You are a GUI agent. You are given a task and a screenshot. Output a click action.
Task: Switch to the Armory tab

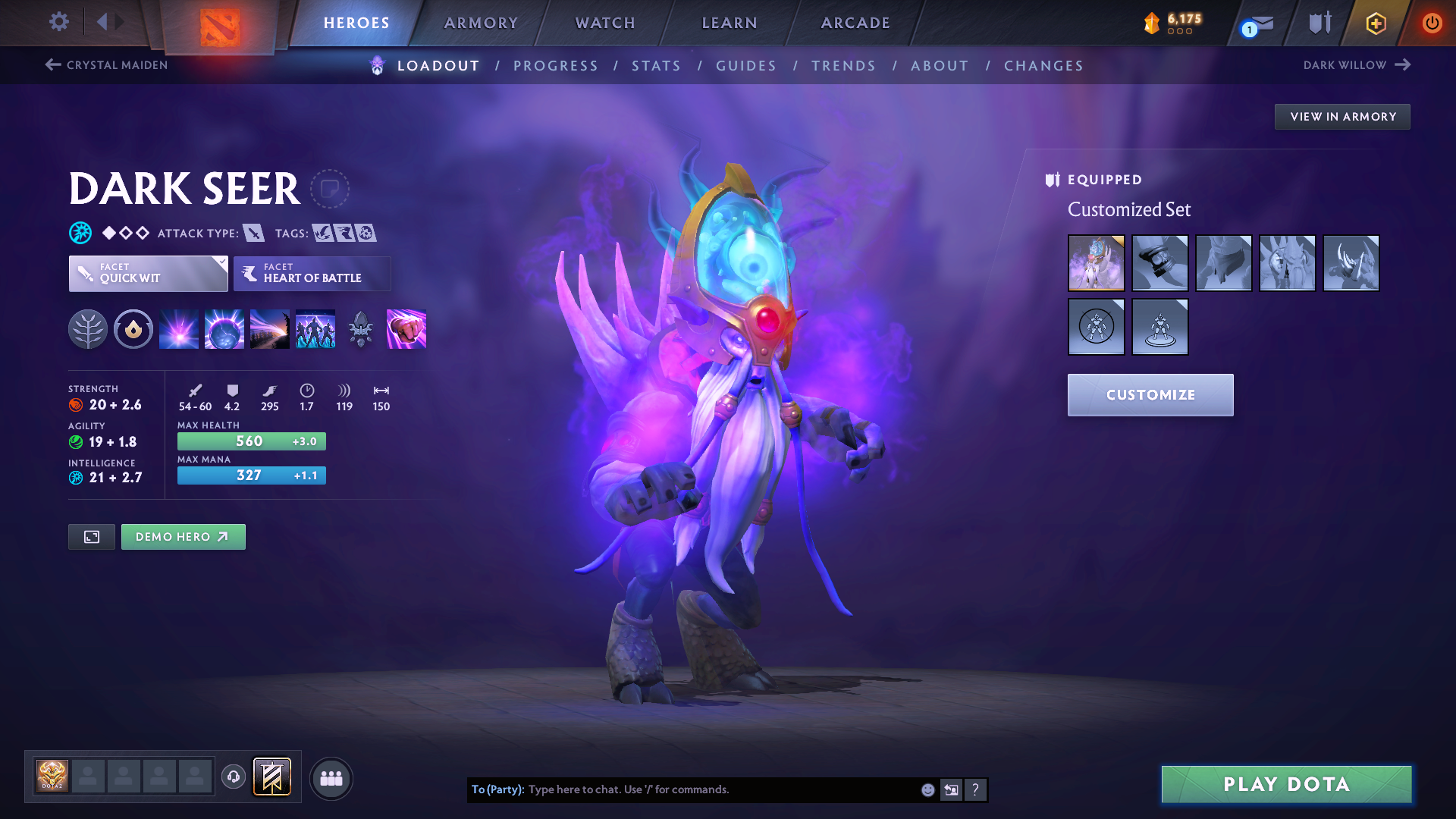(481, 23)
